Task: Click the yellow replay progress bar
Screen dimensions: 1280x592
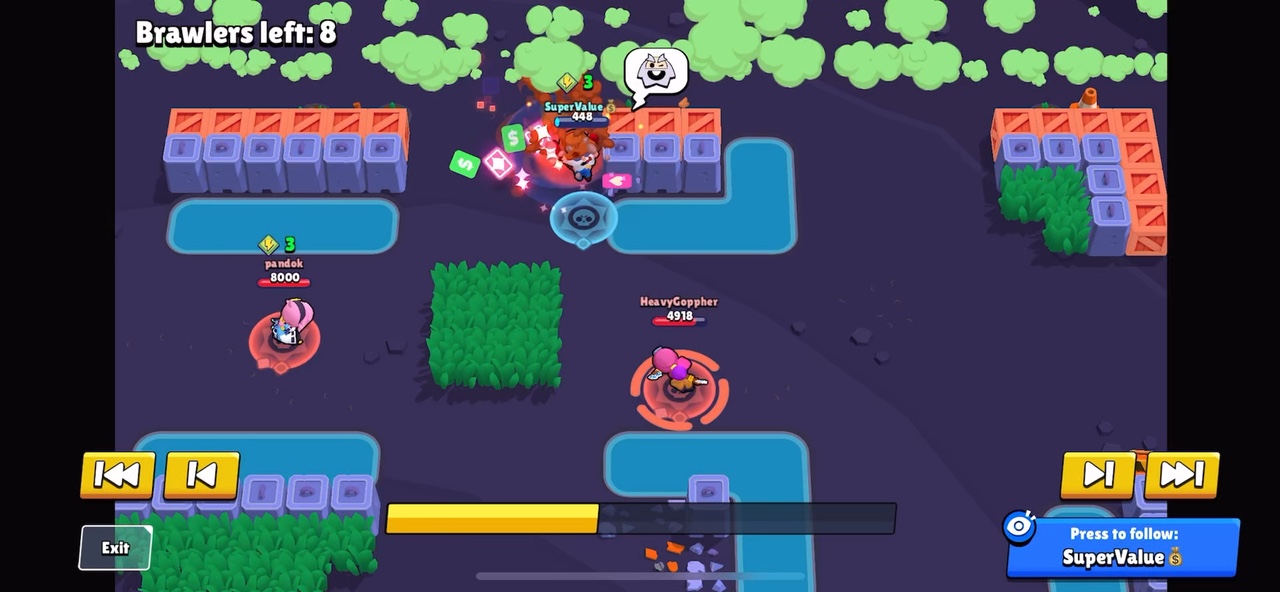Action: point(640,518)
